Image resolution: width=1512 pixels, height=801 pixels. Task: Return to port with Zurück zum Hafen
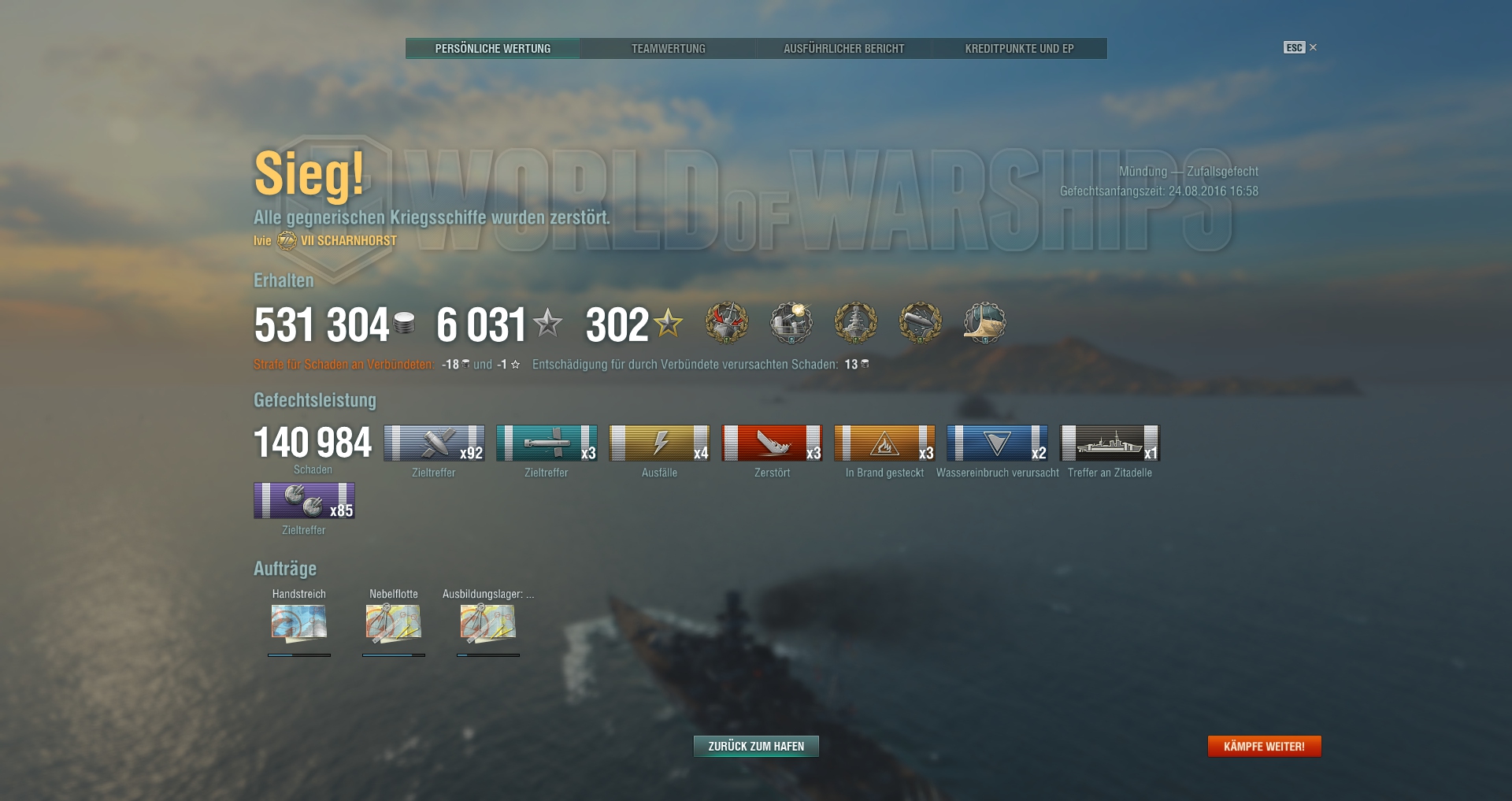click(756, 746)
